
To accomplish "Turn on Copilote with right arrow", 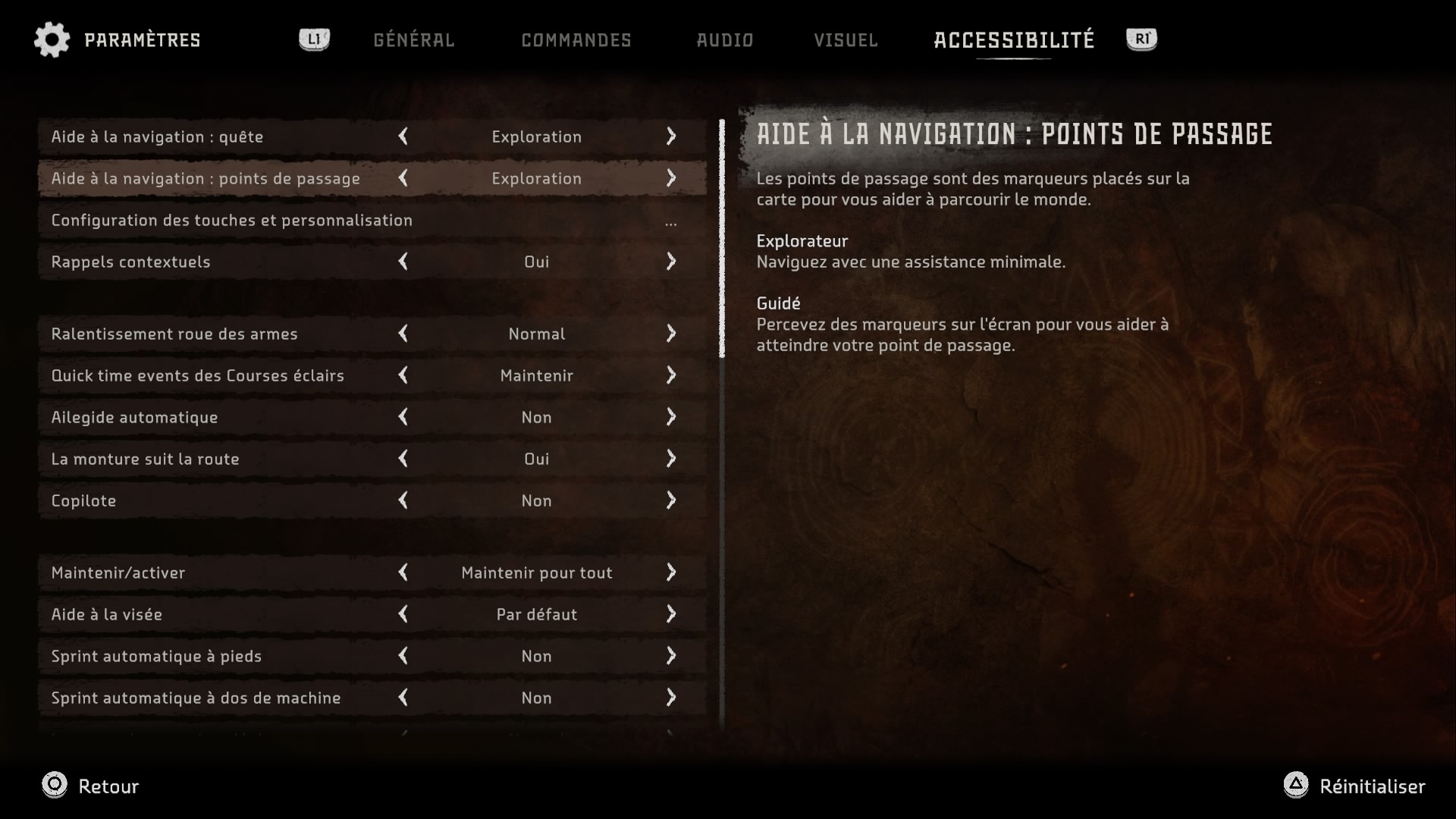I will 671,500.
